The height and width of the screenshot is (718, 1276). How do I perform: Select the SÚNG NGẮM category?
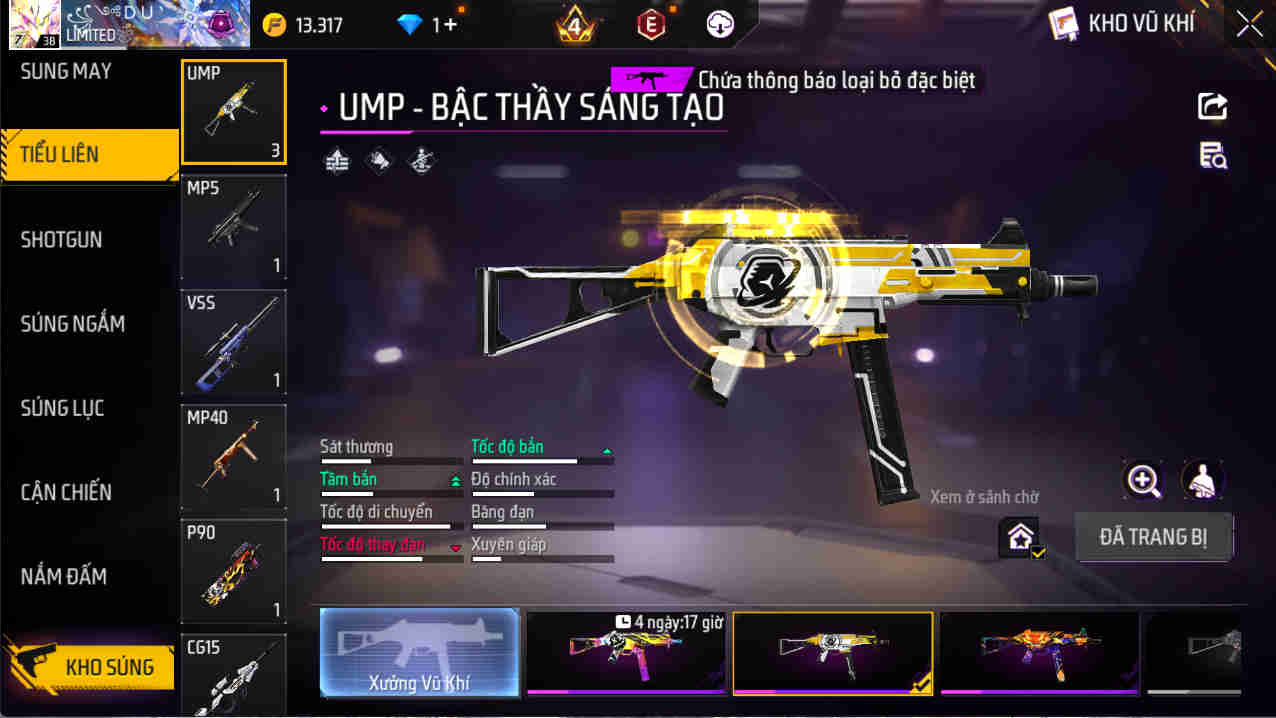click(73, 324)
